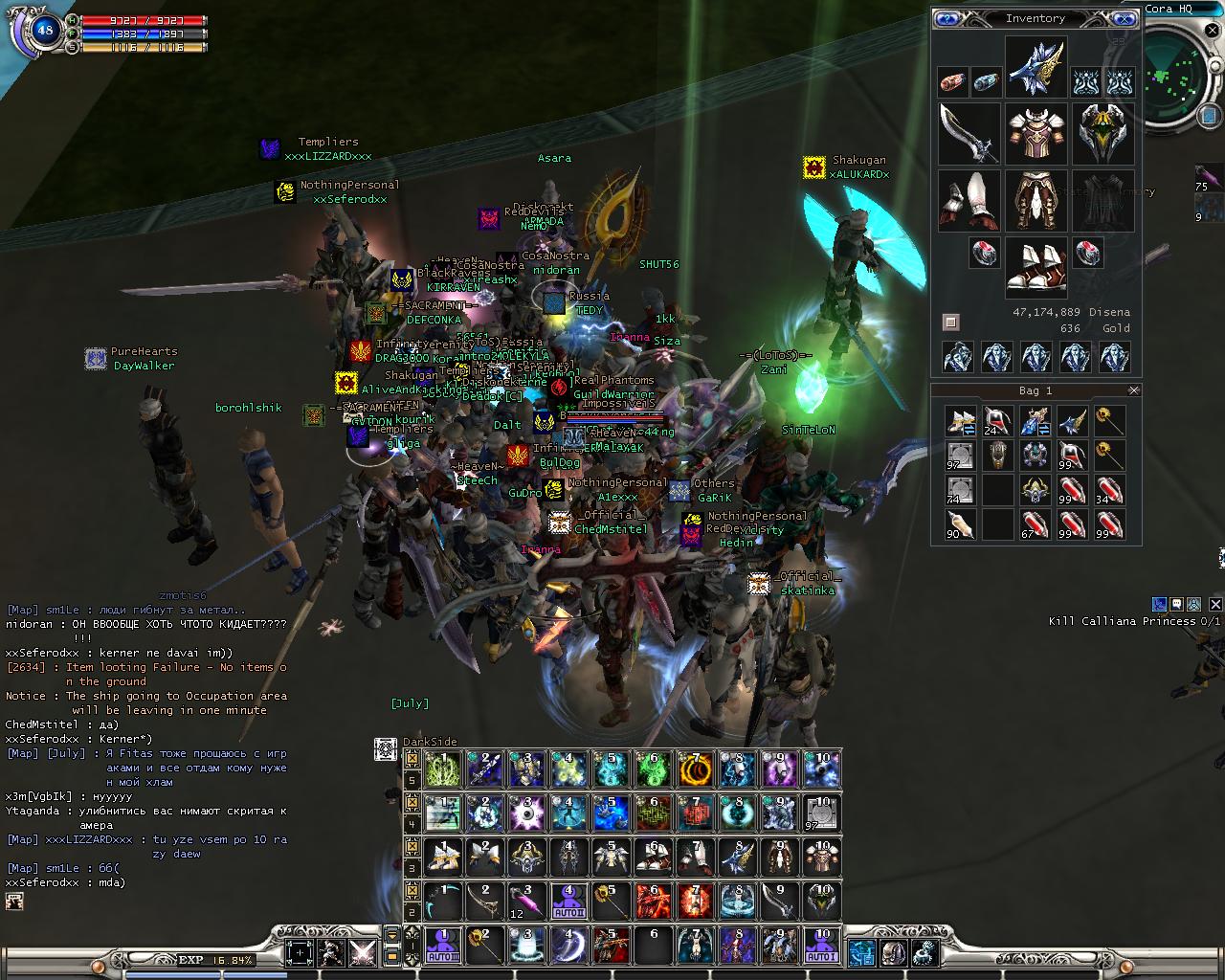This screenshot has width=1225, height=980.
Task: Choose the equipped leg armor slot
Action: click(1036, 200)
